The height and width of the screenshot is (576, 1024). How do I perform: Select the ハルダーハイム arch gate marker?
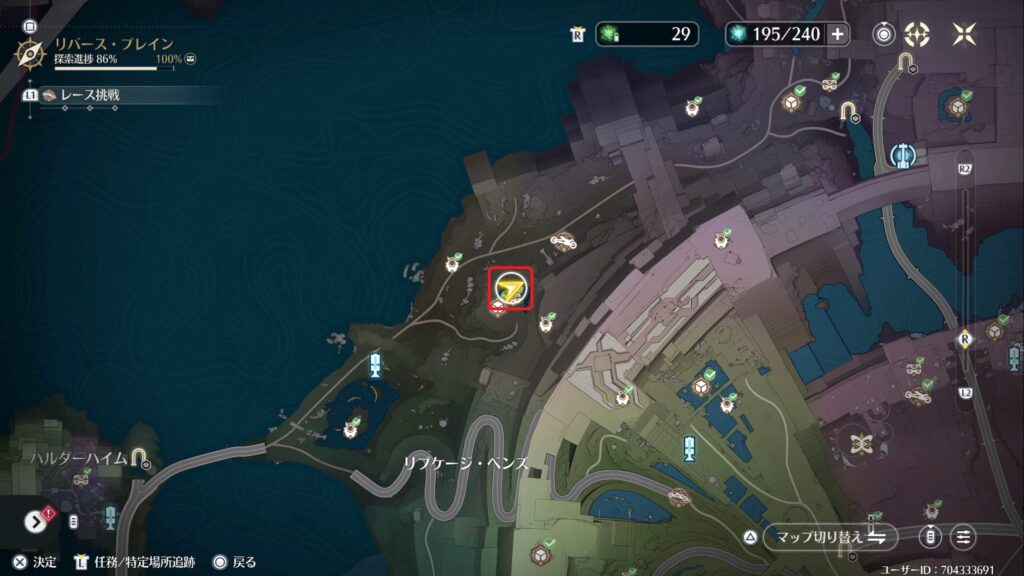pos(138,459)
